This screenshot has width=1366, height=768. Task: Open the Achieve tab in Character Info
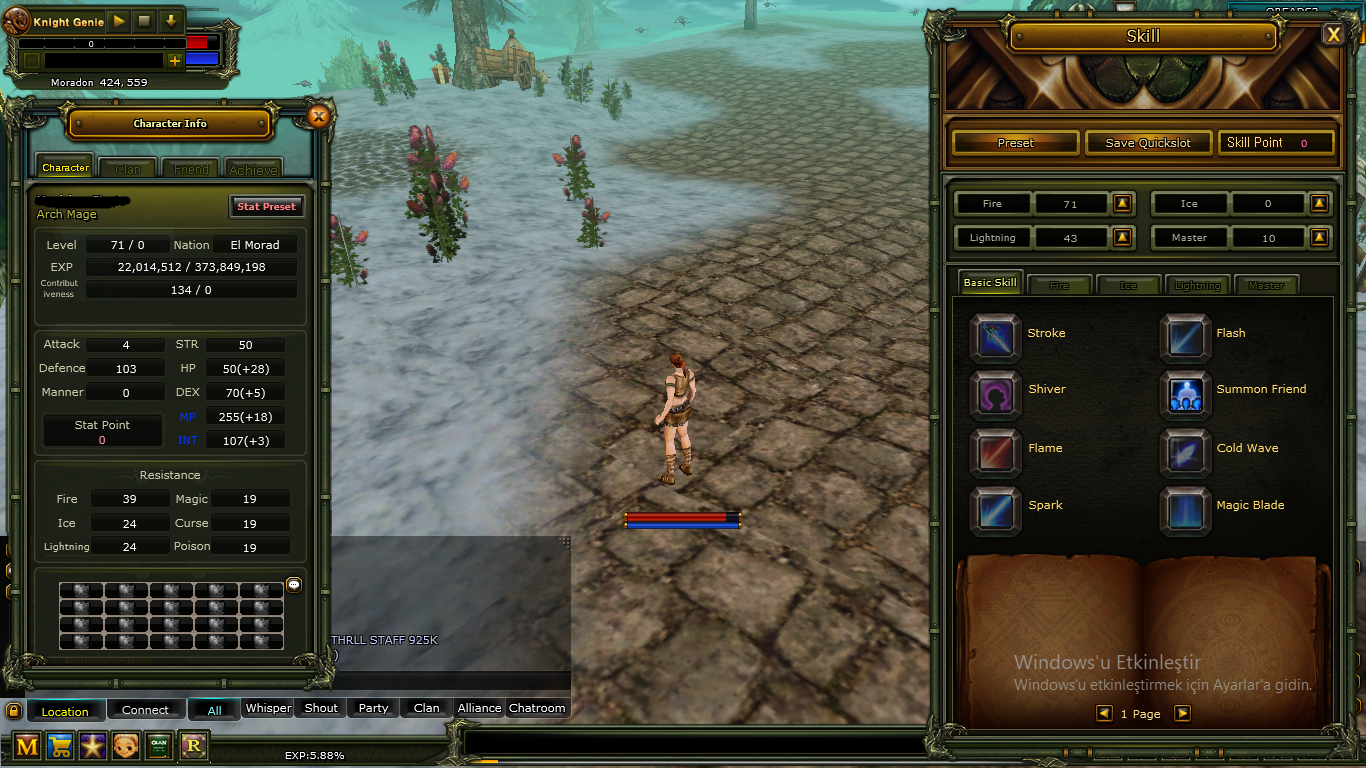coord(253,168)
